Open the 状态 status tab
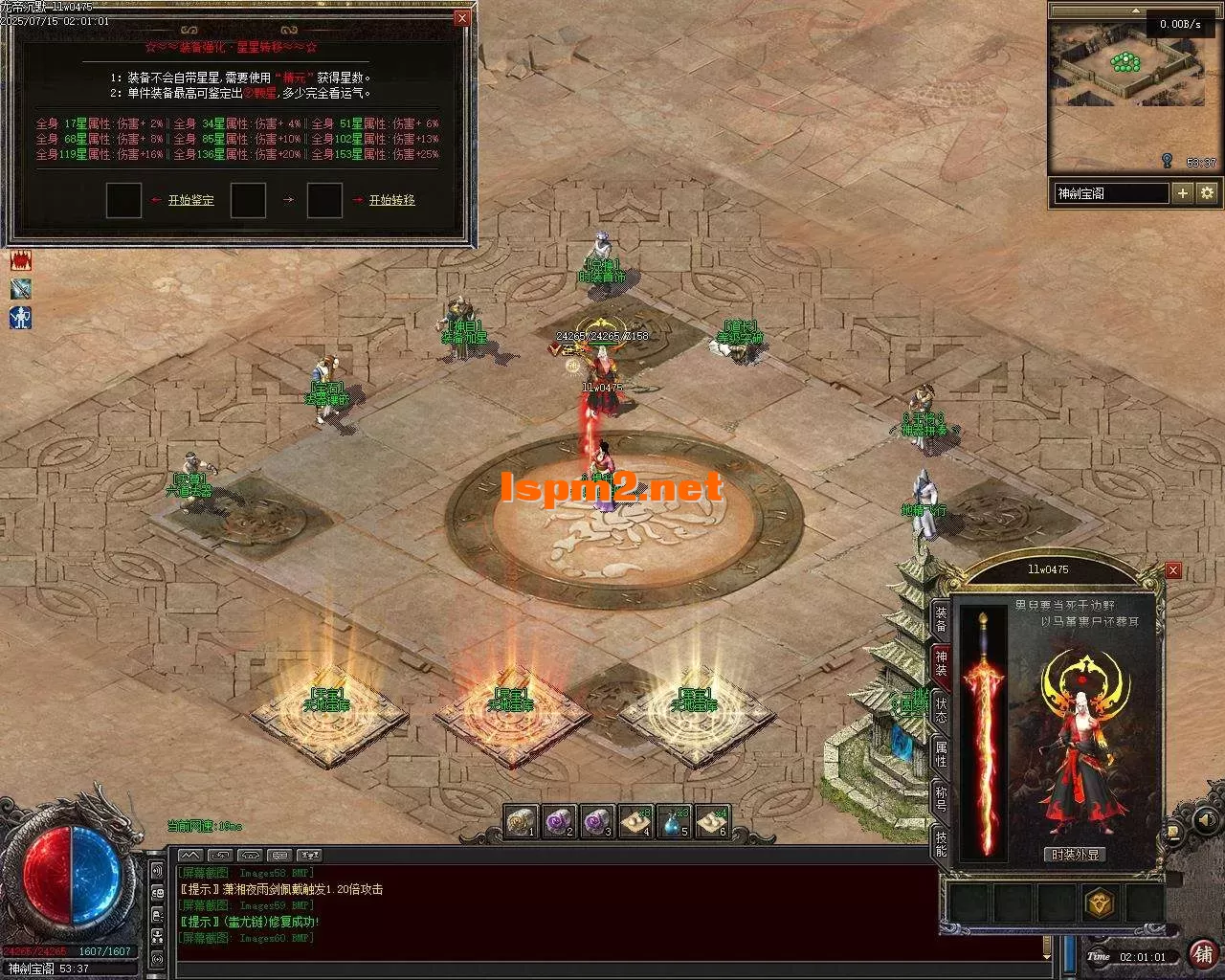The height and width of the screenshot is (980, 1225). point(941,708)
